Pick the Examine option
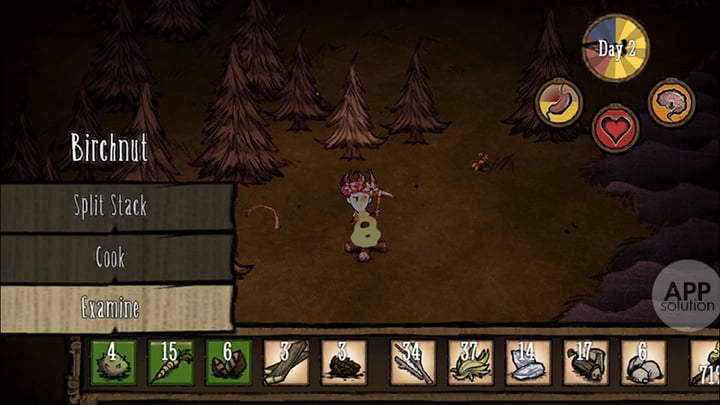 115,308
